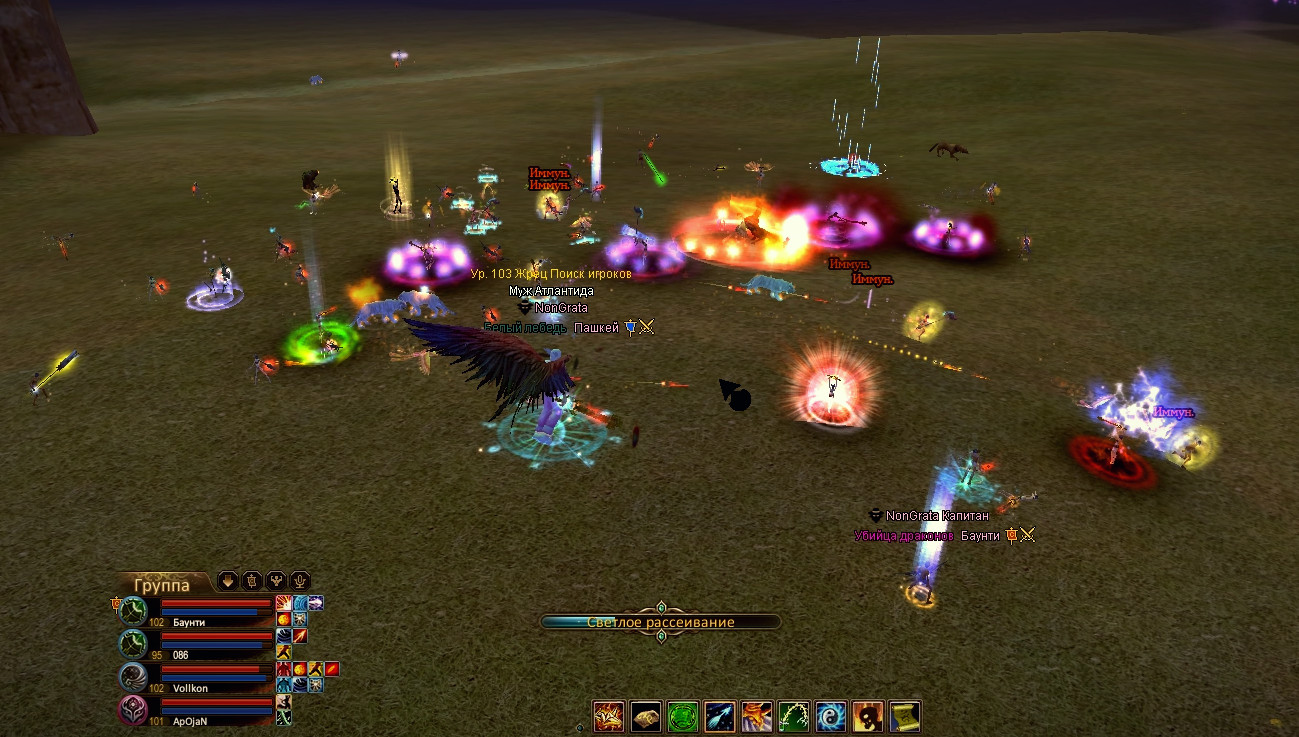Screen dimensions: 1299x737
Task: Activate the fiery explosion skill in the hotbar
Action: (609, 716)
